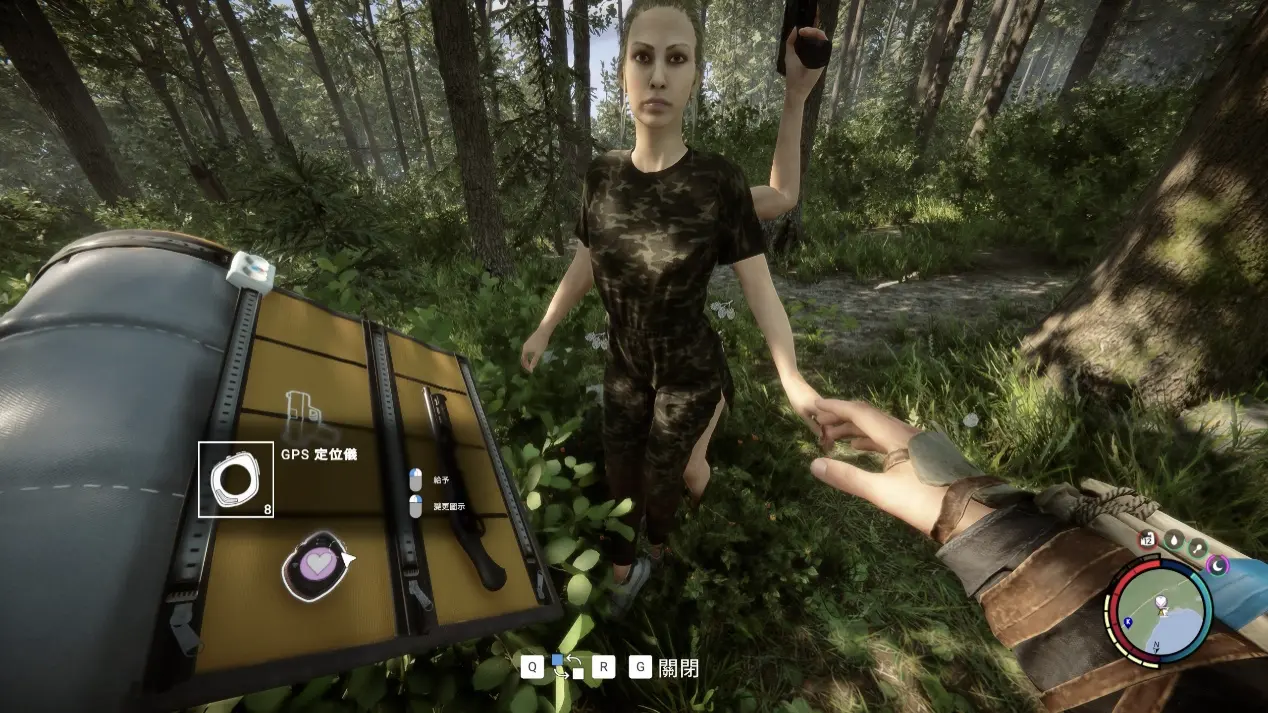This screenshot has width=1268, height=713.
Task: Click the blue K marker on minimap
Action: (x=1128, y=622)
